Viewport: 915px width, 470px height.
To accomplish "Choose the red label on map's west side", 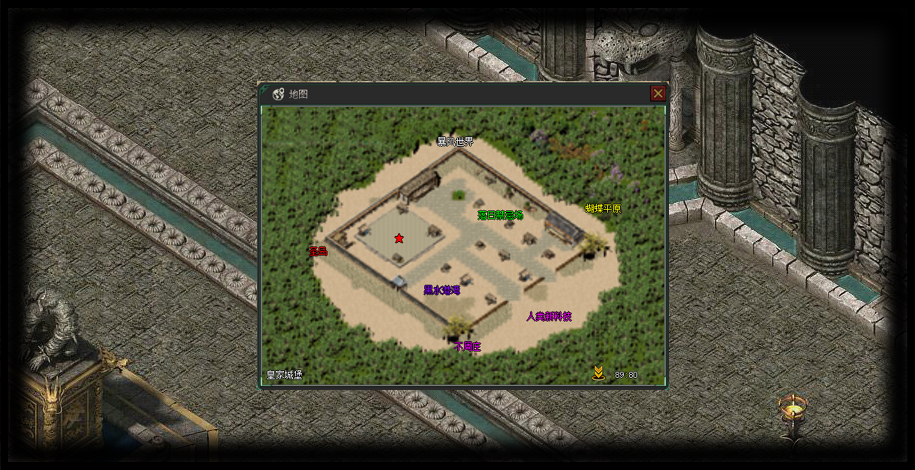I will point(318,251).
